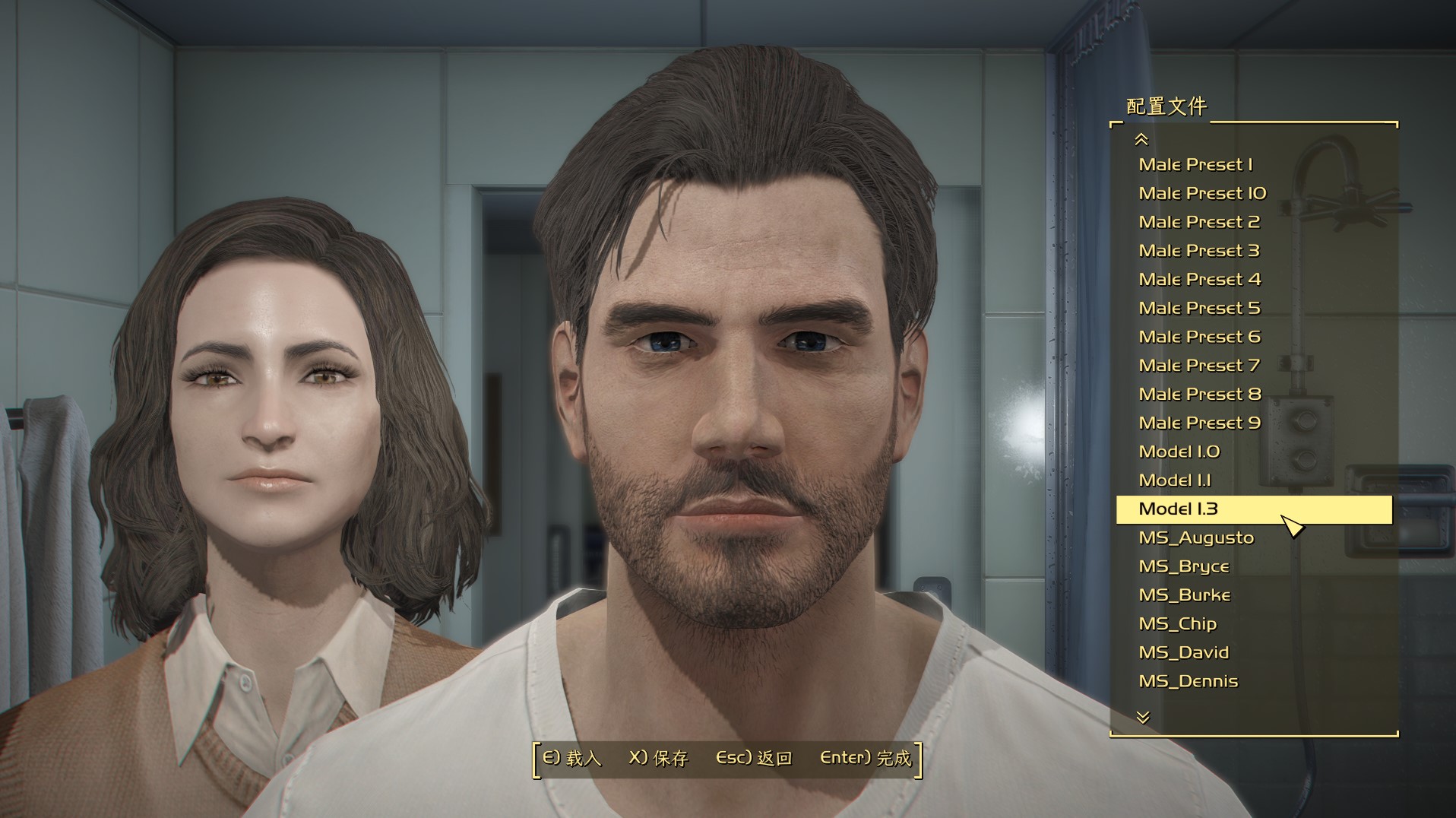Image resolution: width=1456 pixels, height=818 pixels.
Task: Select the MS_Augusto preset
Action: [1196, 538]
